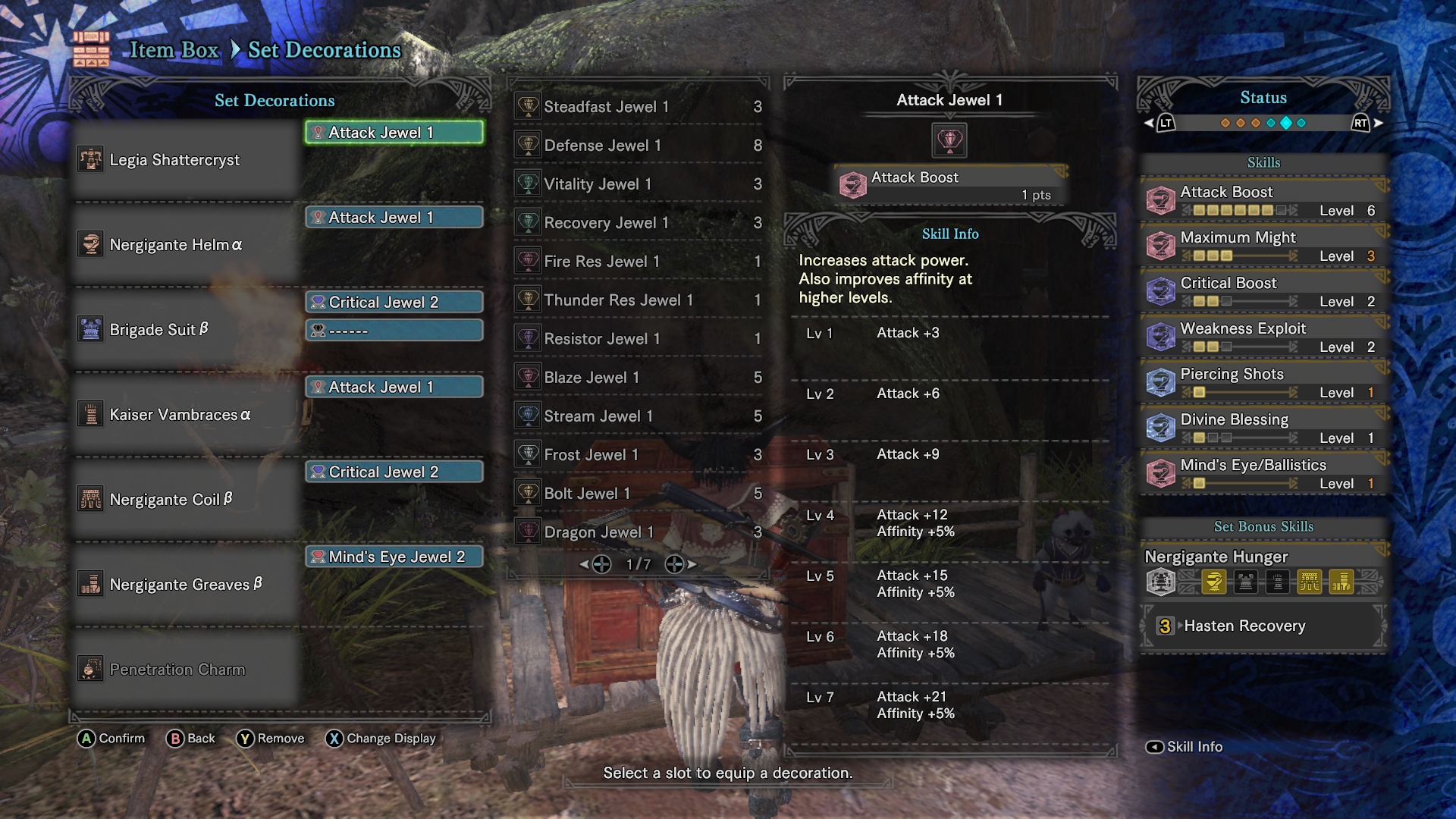Select the Kaiser Vambraces arm icon
The image size is (1456, 819).
pyautogui.click(x=91, y=414)
